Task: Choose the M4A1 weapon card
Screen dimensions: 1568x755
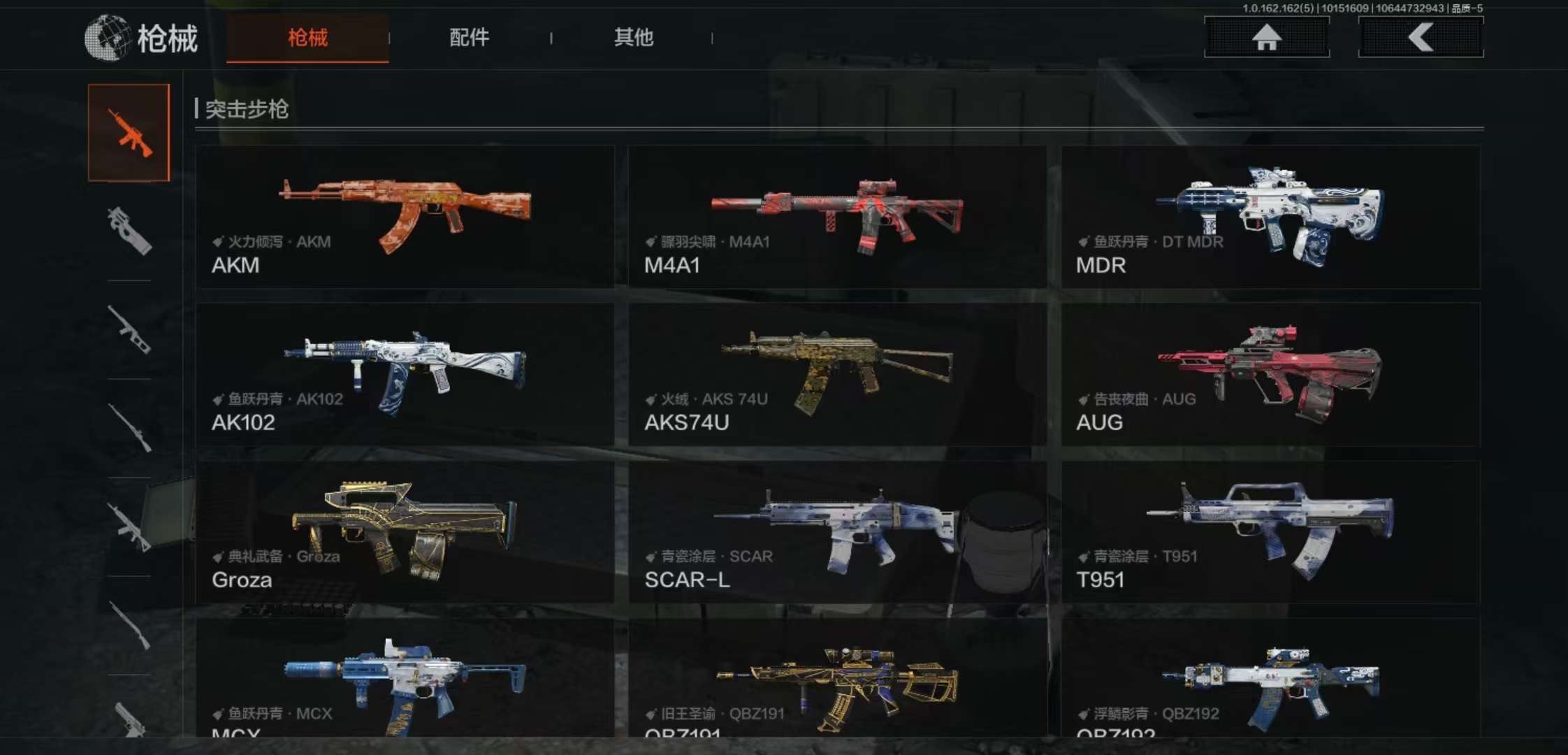Action: pyautogui.click(x=837, y=217)
